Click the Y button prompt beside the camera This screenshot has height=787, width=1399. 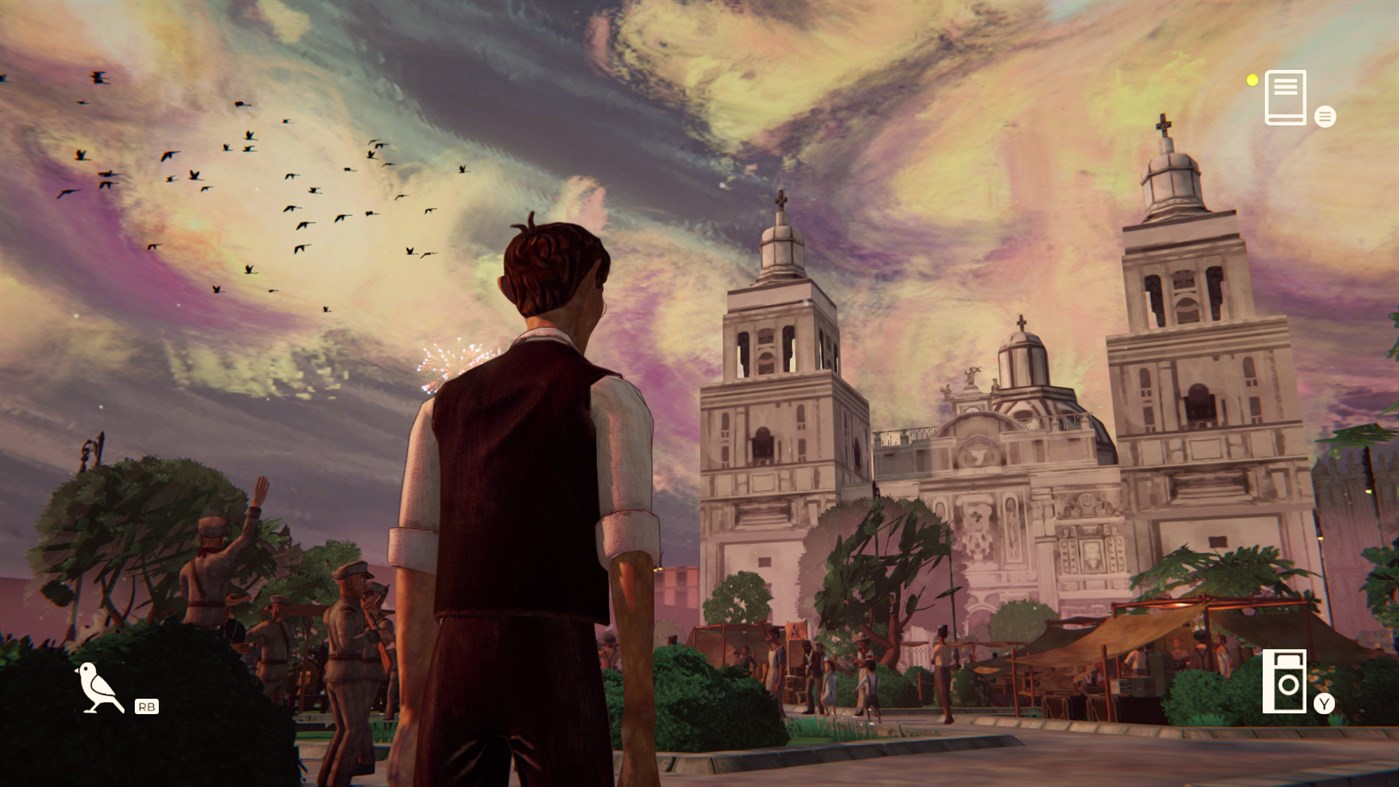point(1322,702)
